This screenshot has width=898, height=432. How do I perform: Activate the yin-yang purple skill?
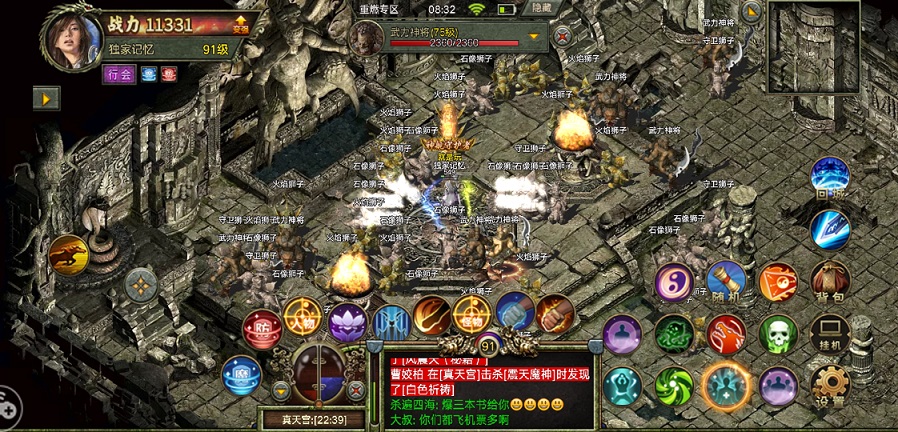[674, 284]
